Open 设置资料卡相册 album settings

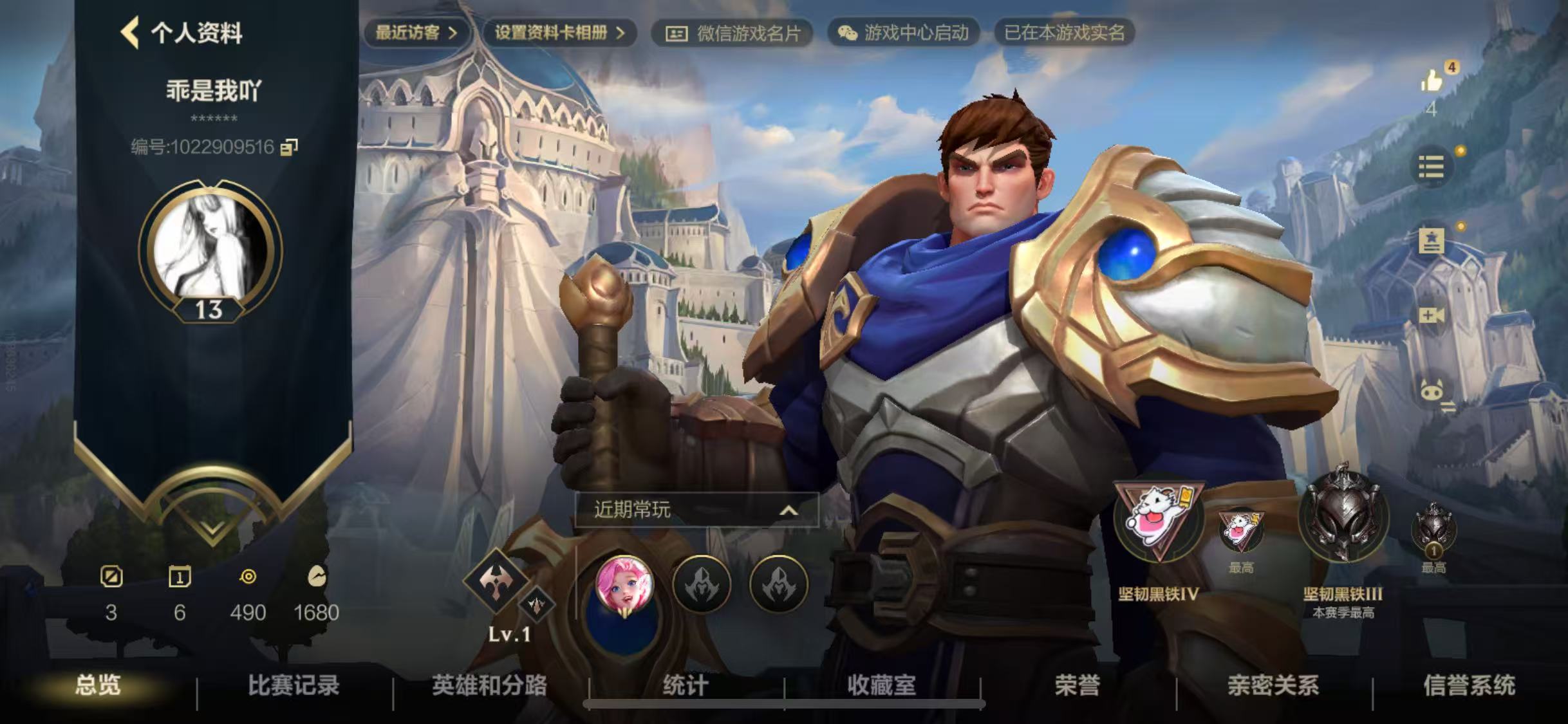click(559, 33)
